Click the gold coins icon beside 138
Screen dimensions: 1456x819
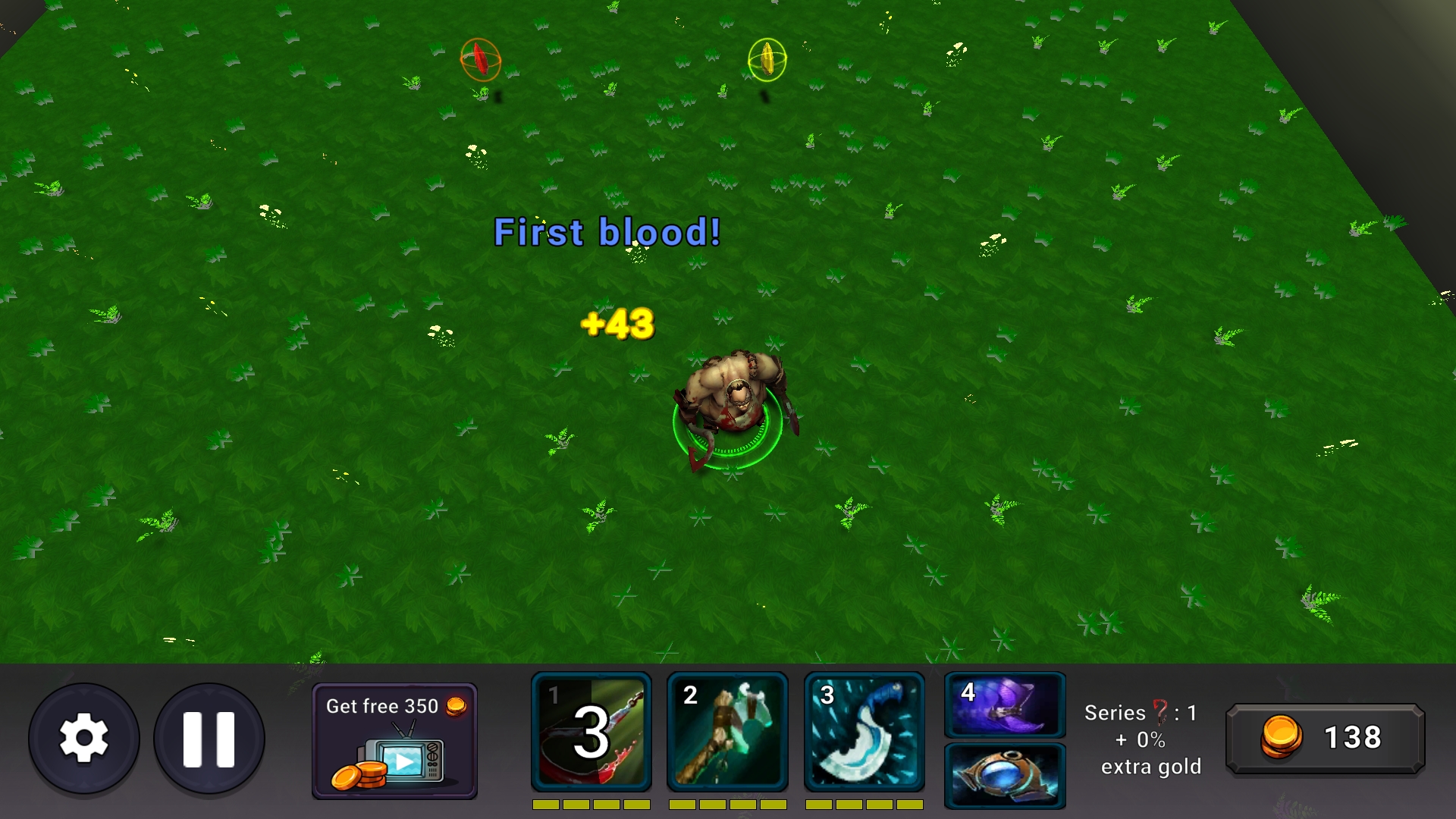point(1282,737)
